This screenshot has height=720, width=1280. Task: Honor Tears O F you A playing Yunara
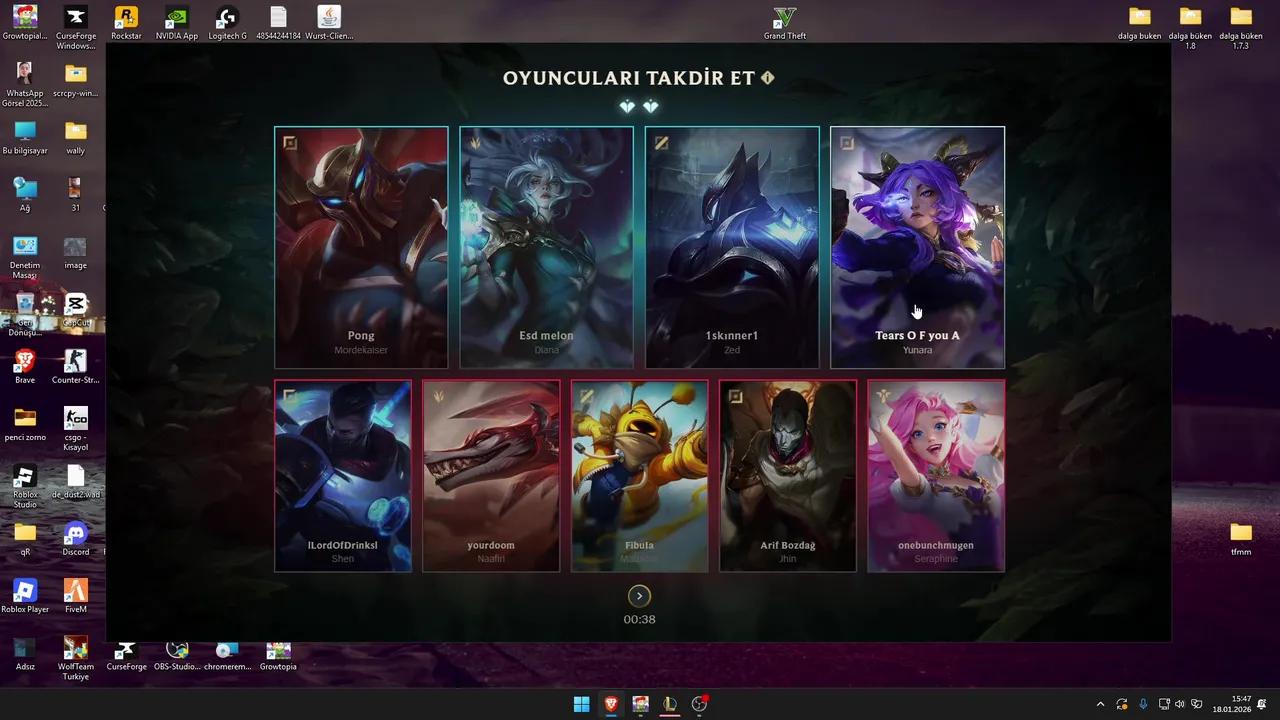click(x=917, y=247)
